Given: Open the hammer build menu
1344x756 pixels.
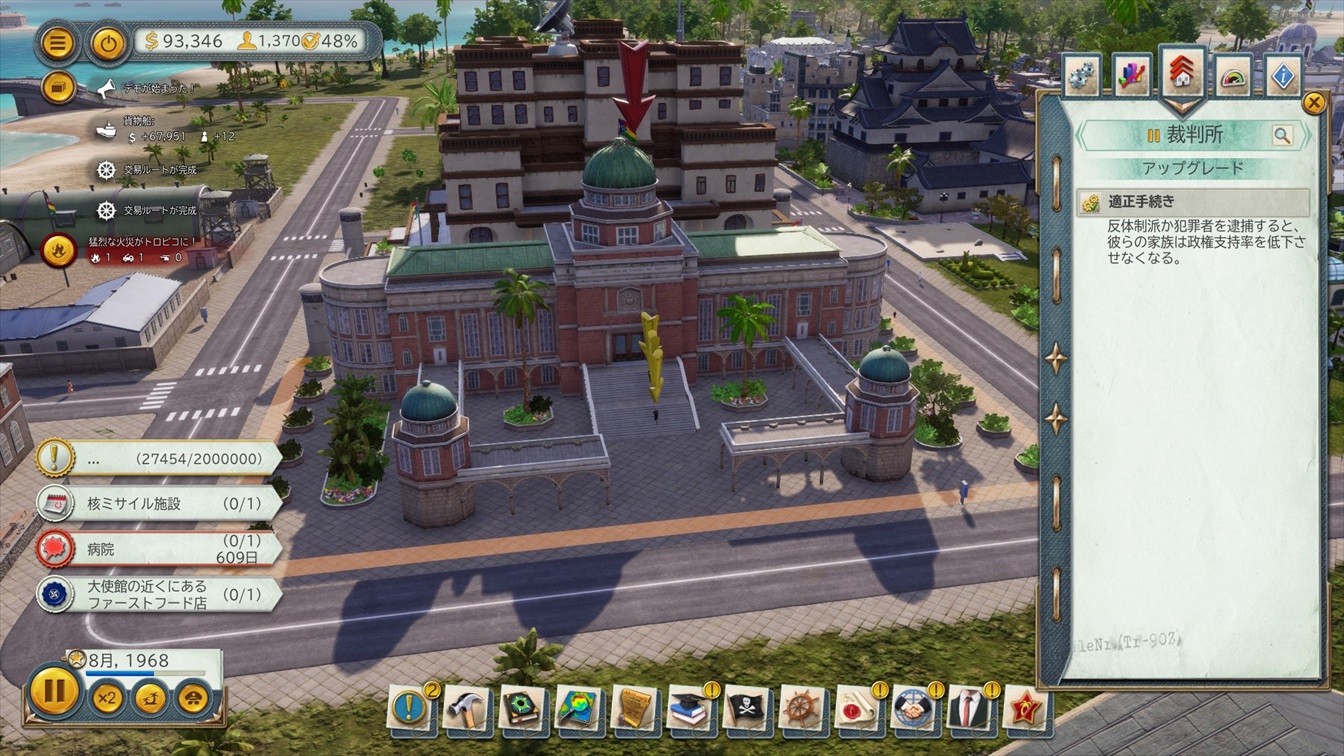Looking at the screenshot, I should [x=466, y=708].
